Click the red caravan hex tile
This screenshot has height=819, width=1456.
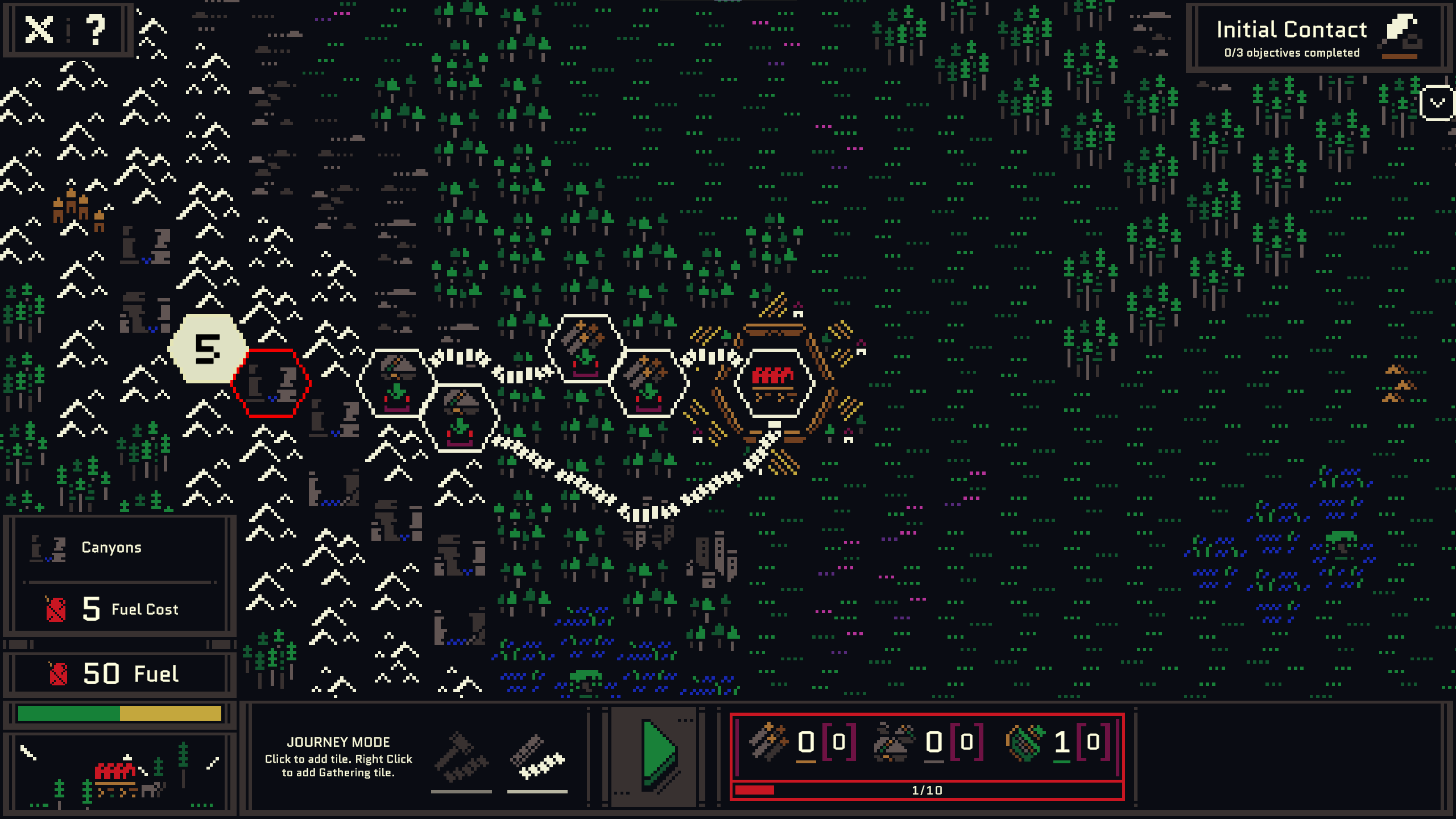click(x=773, y=383)
